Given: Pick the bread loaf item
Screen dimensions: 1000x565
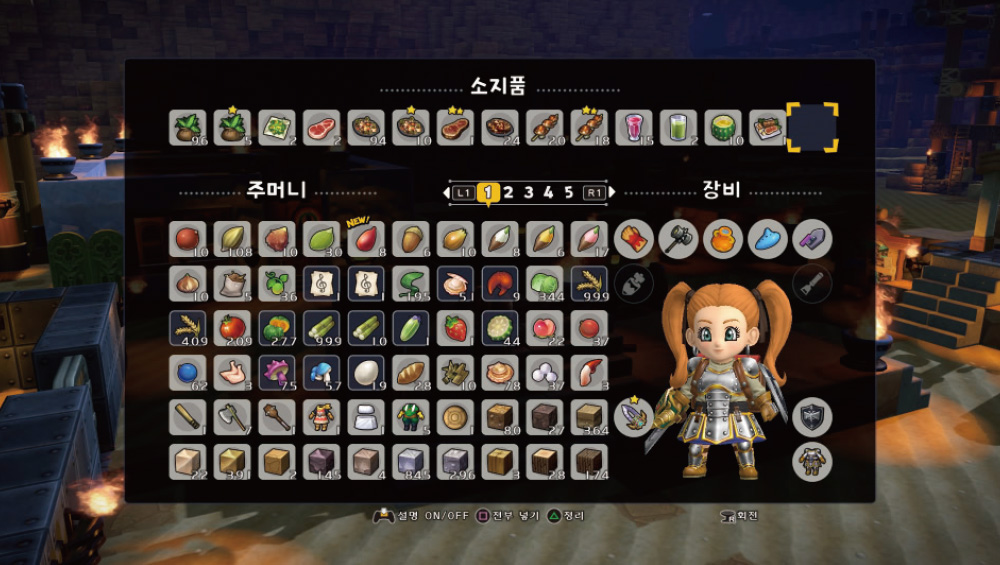Looking at the screenshot, I should [x=411, y=372].
